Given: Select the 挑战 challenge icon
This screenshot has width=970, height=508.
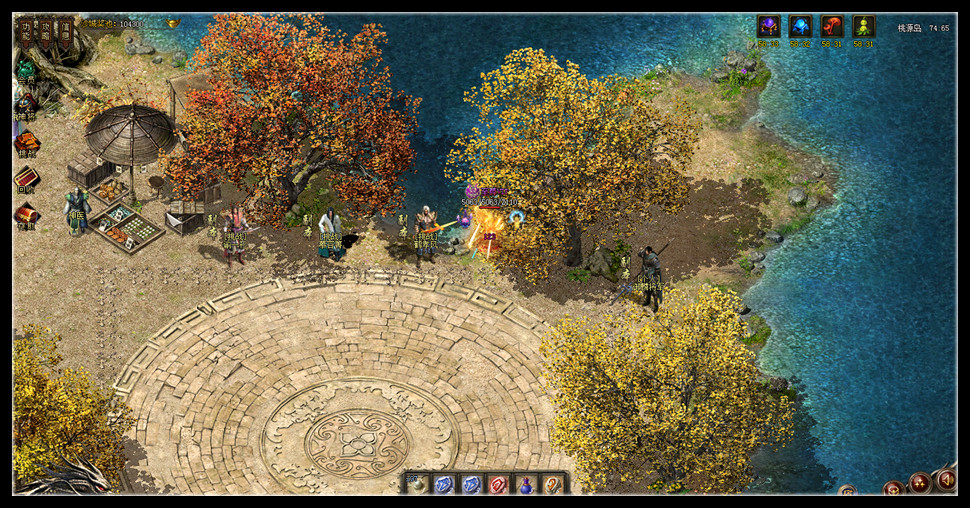Looking at the screenshot, I should click(26, 143).
